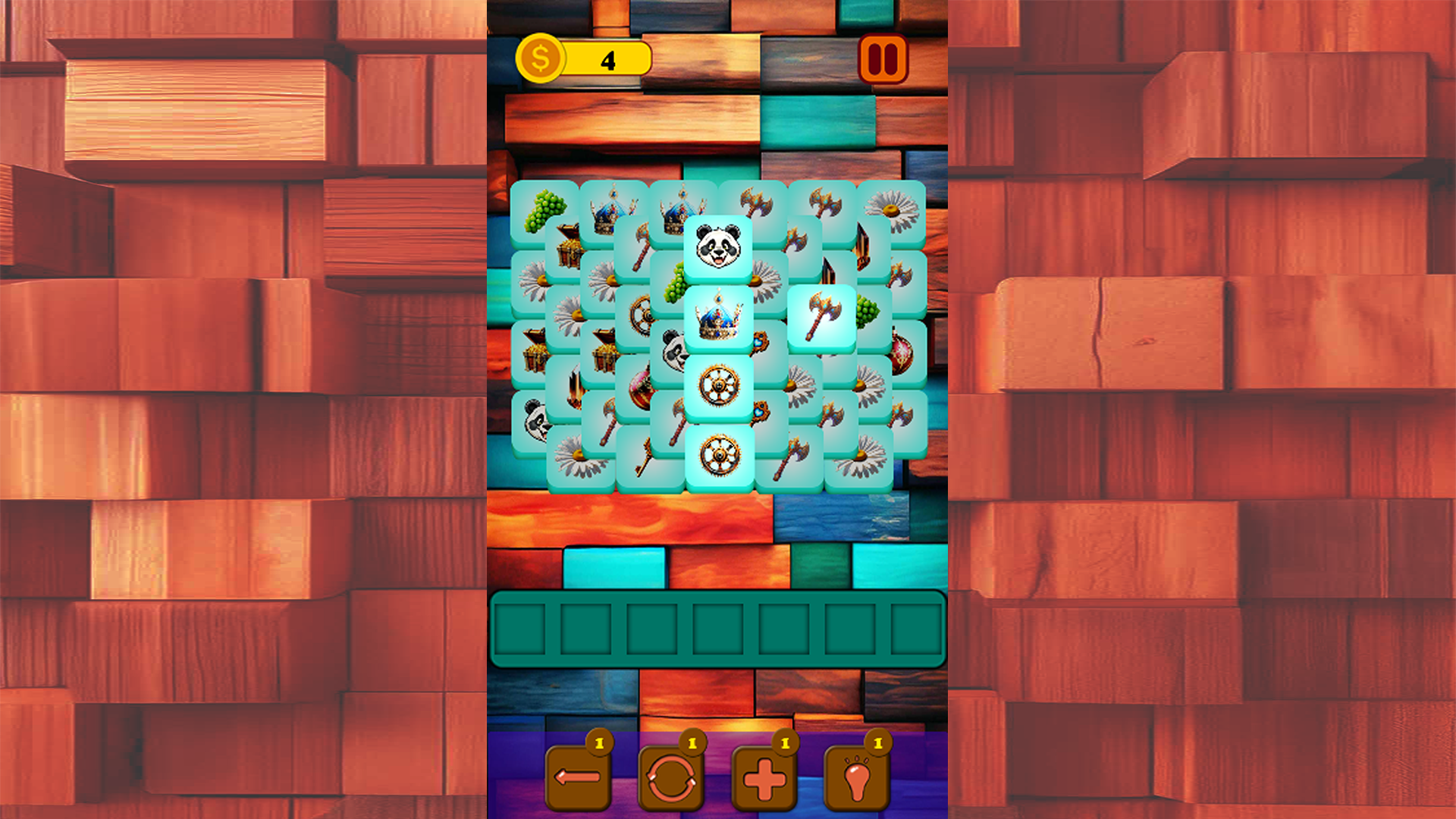Tap the highlighted glowing axe tile
Screen dimensions: 1456x819
pos(823,315)
